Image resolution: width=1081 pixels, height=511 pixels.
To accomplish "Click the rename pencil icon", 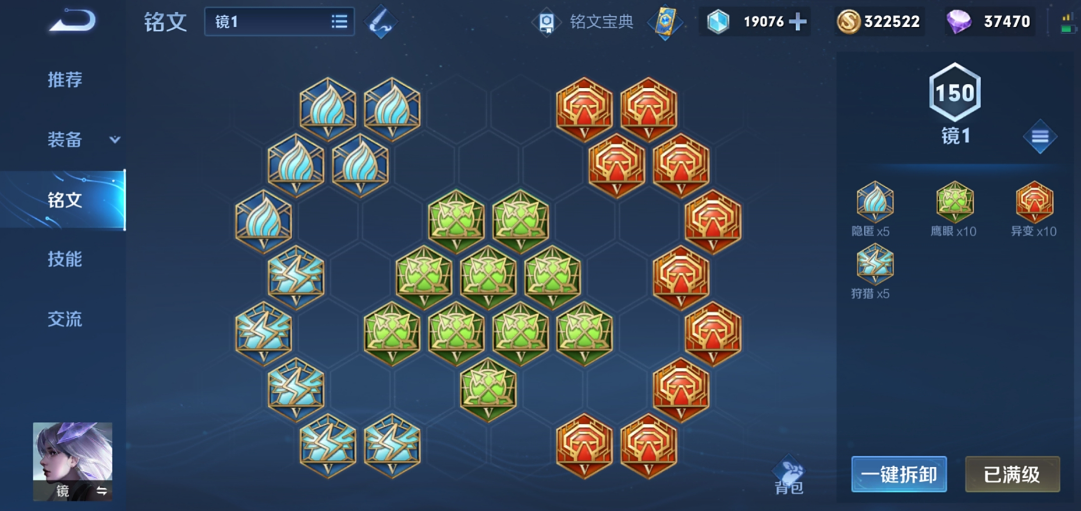I will tap(380, 22).
